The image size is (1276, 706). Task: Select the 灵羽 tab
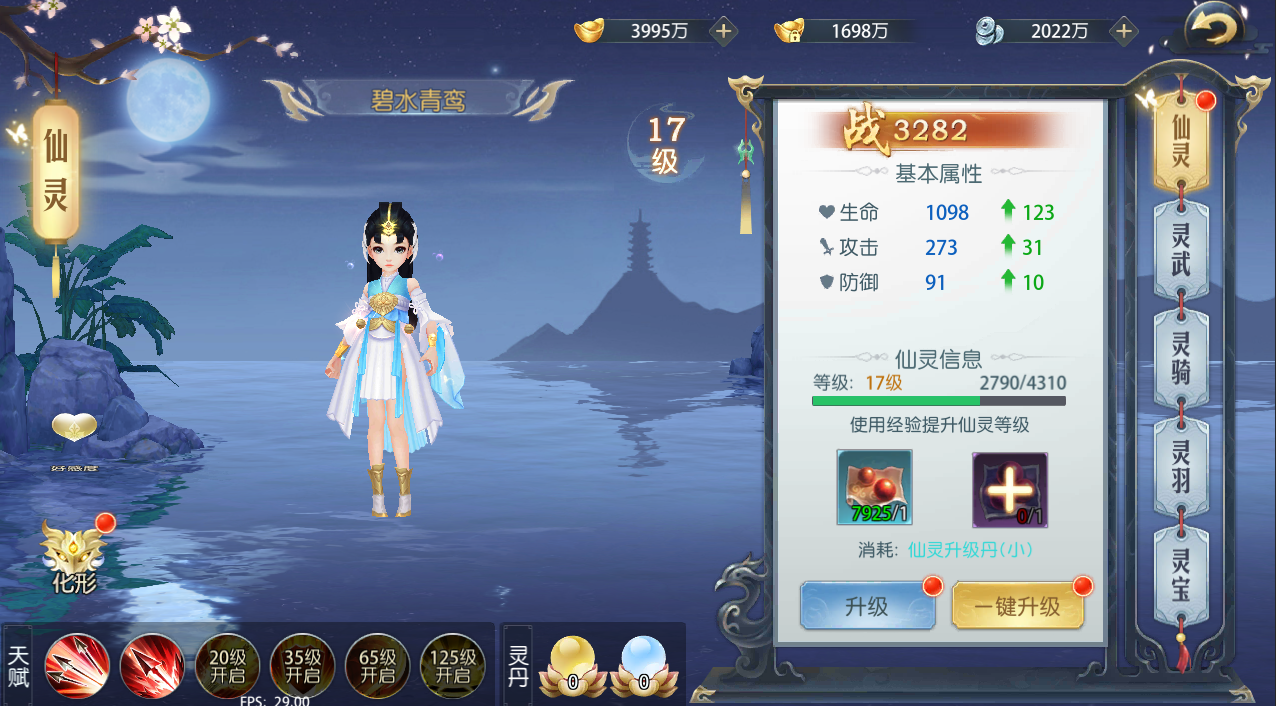coord(1181,467)
